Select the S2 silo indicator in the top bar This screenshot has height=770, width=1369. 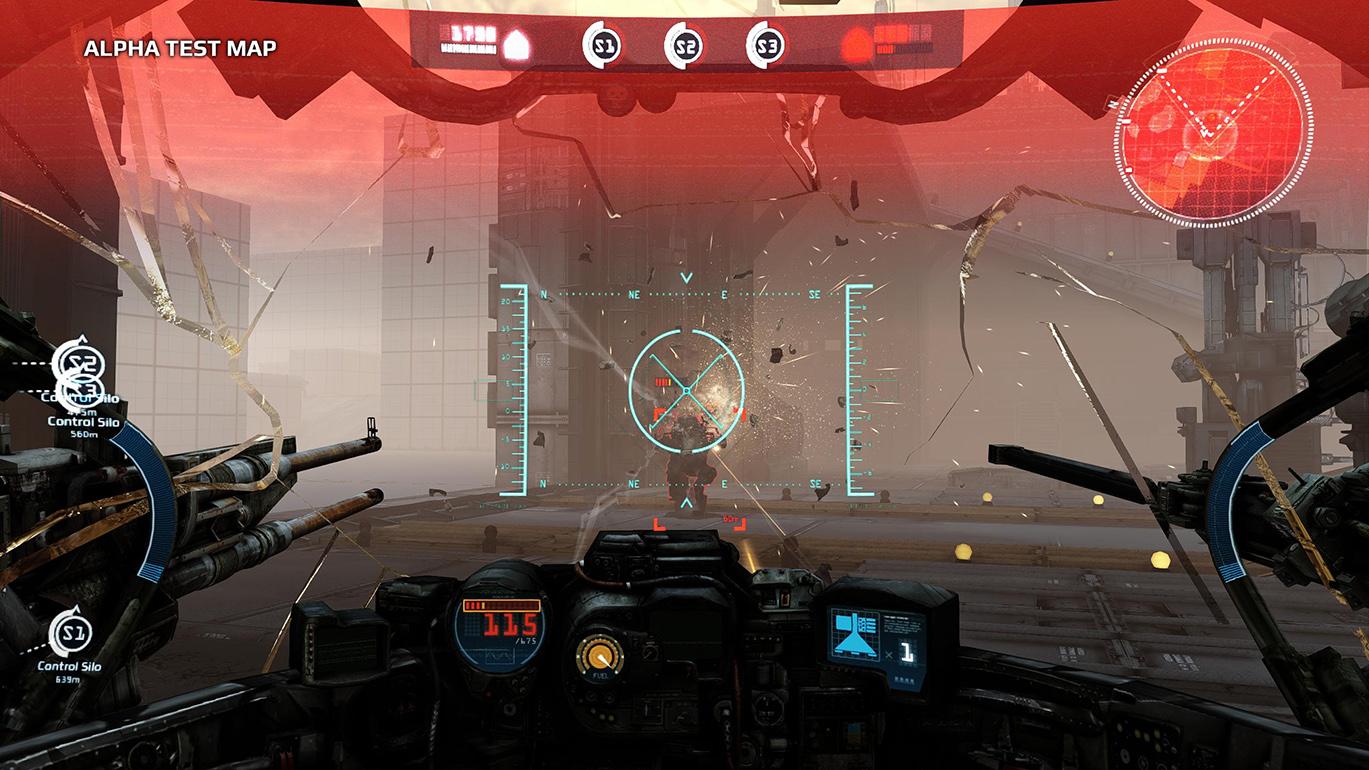(684, 45)
